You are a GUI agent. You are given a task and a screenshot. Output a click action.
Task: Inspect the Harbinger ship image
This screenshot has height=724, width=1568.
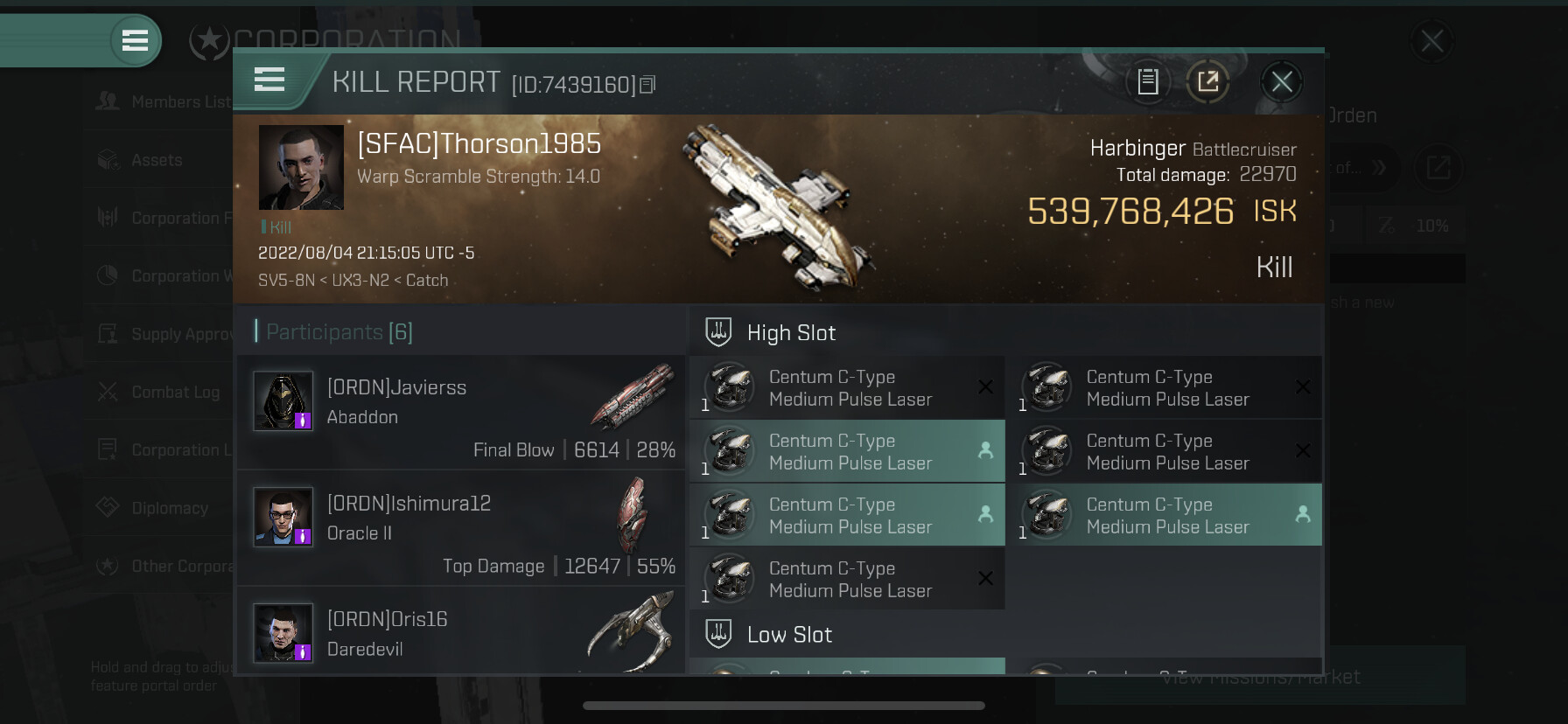point(776,208)
